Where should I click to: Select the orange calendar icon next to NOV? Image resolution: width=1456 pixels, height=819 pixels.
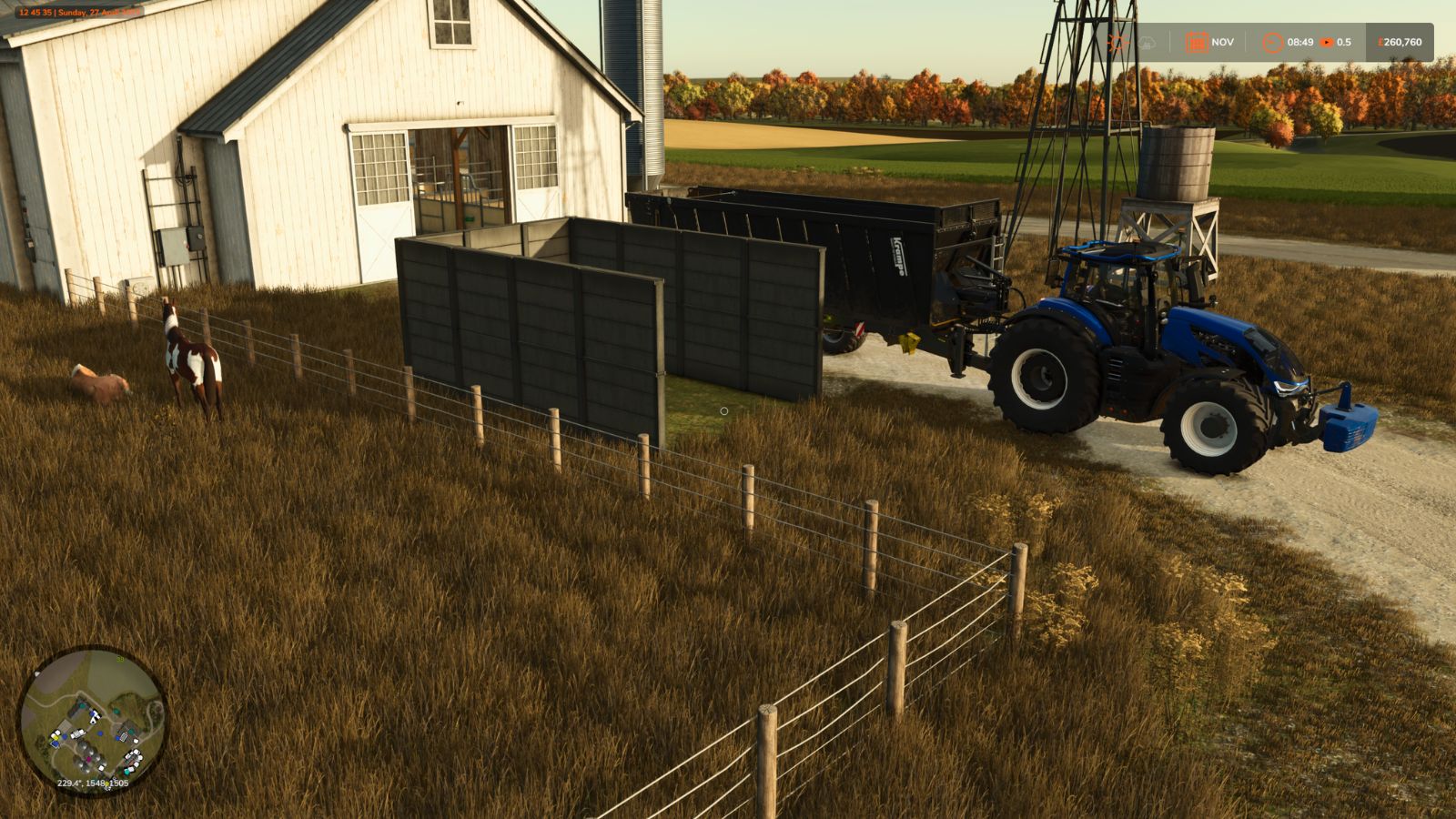pyautogui.click(x=1196, y=42)
